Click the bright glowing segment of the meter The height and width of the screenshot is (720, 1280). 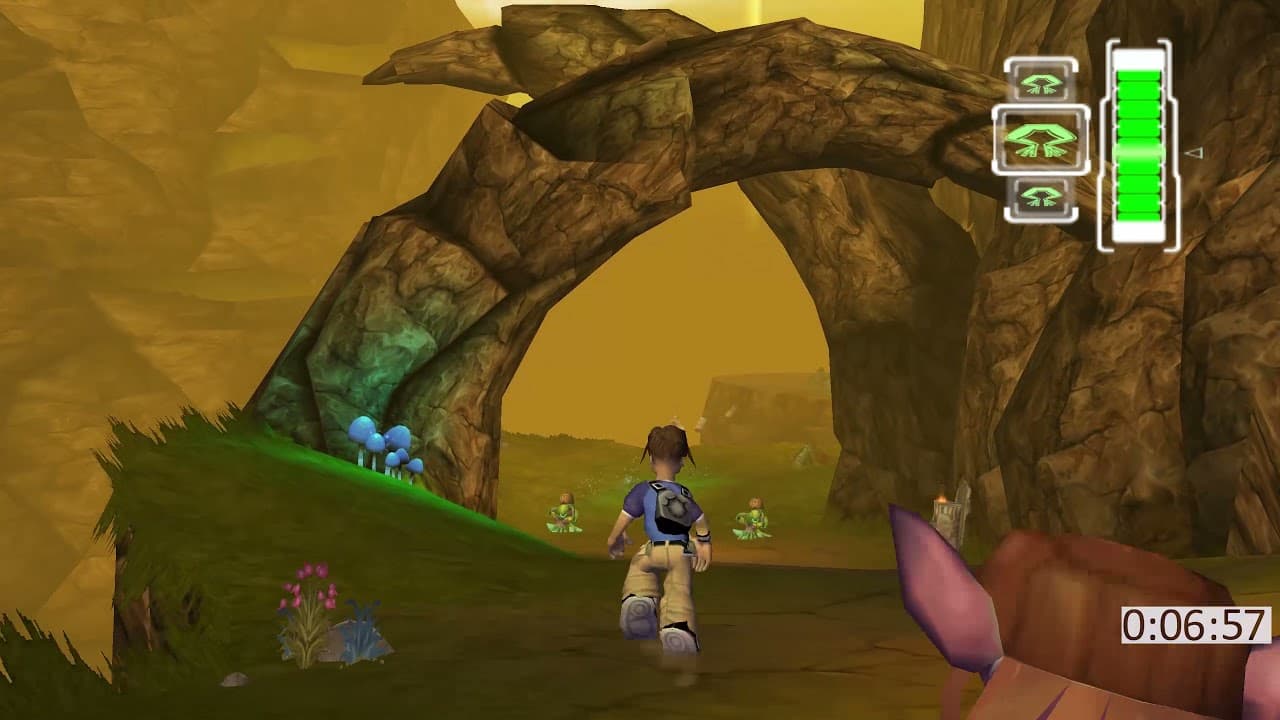(x=1137, y=152)
